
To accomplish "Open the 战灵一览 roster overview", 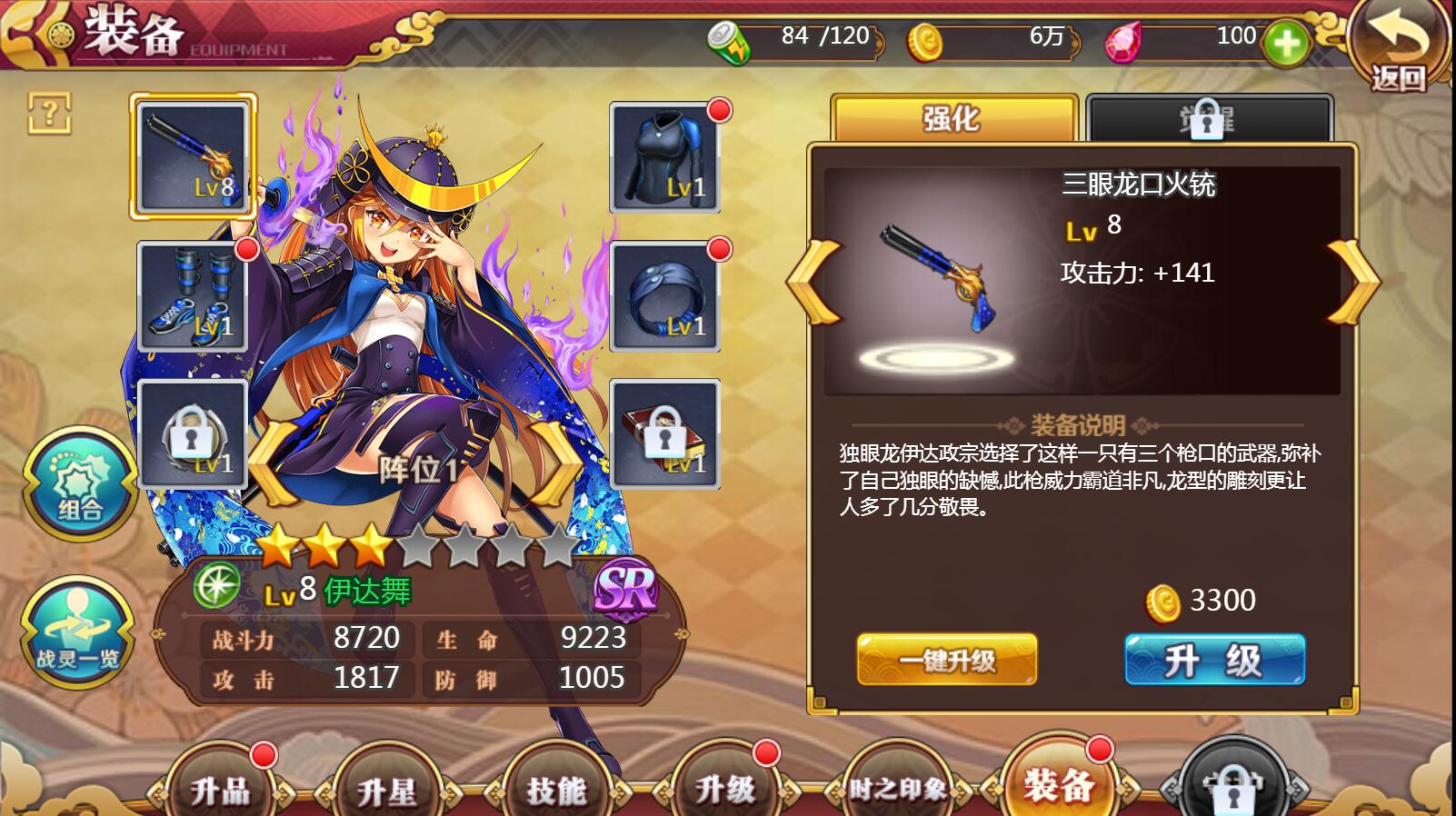I will (77, 632).
